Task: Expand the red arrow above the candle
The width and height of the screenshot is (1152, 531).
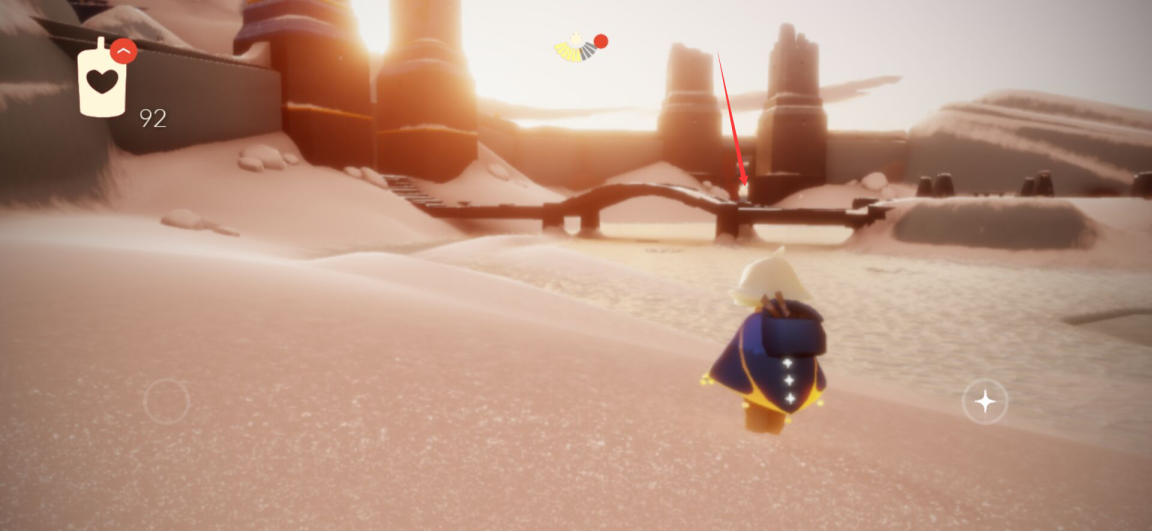Action: click(x=123, y=50)
